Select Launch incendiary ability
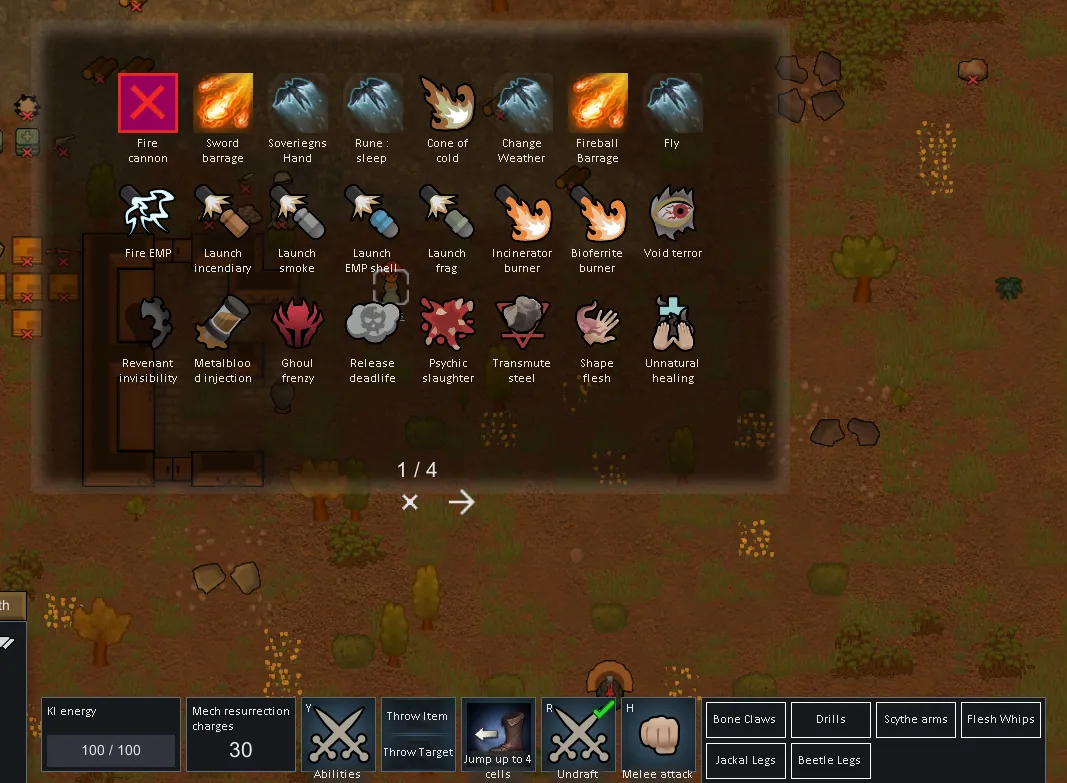Viewport: 1067px width, 783px height. click(x=223, y=213)
